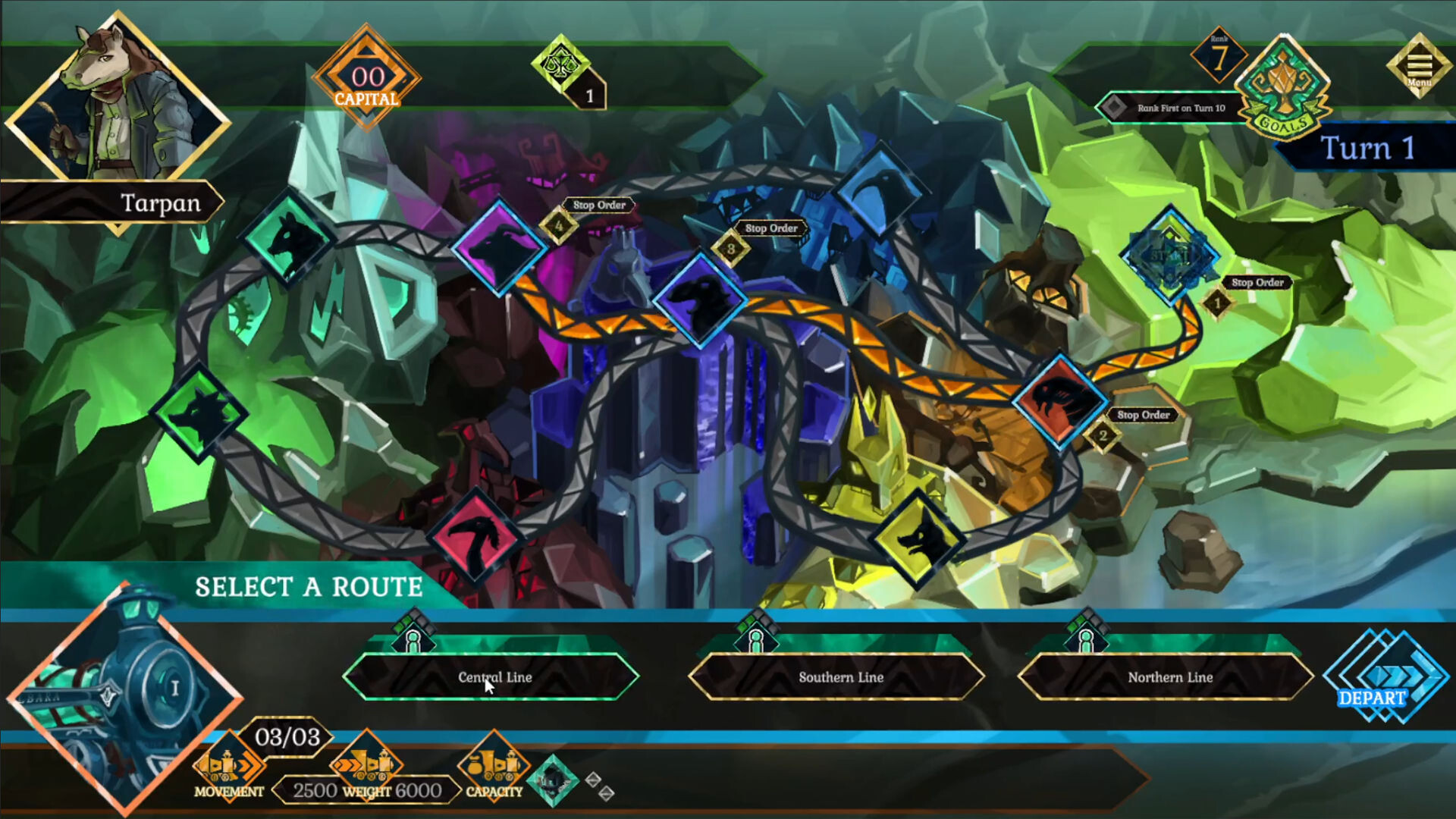This screenshot has height=819, width=1456.
Task: Select the teal bear station tile
Action: coord(289,239)
